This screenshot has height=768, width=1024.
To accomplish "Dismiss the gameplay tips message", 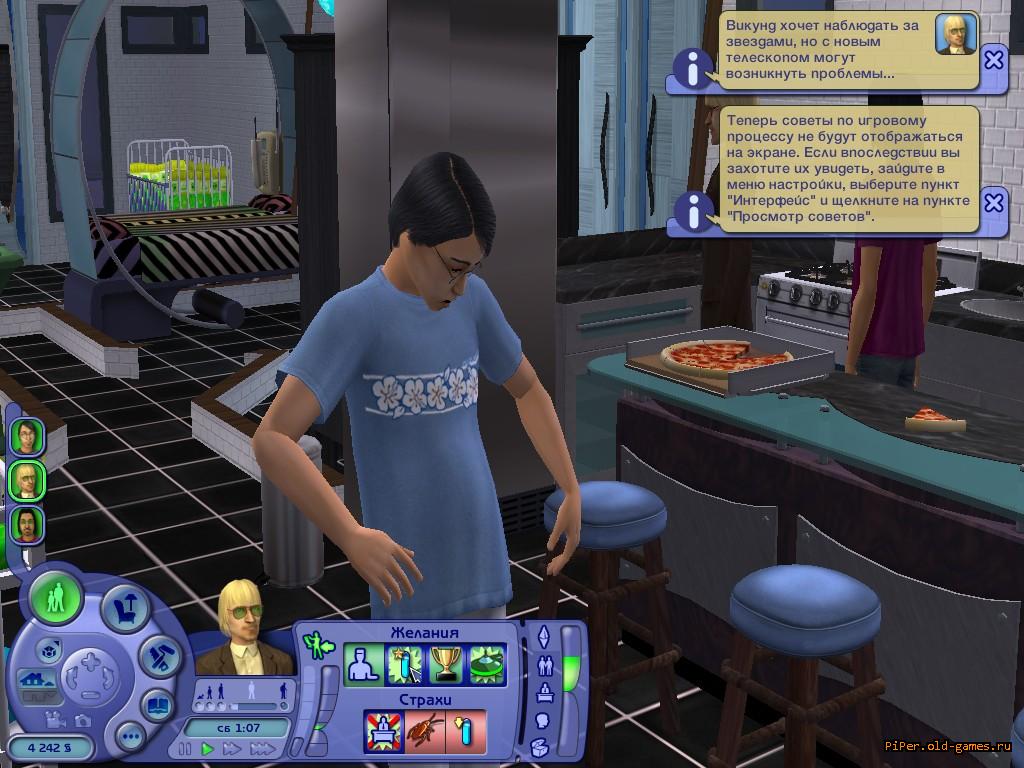I will tap(993, 203).
